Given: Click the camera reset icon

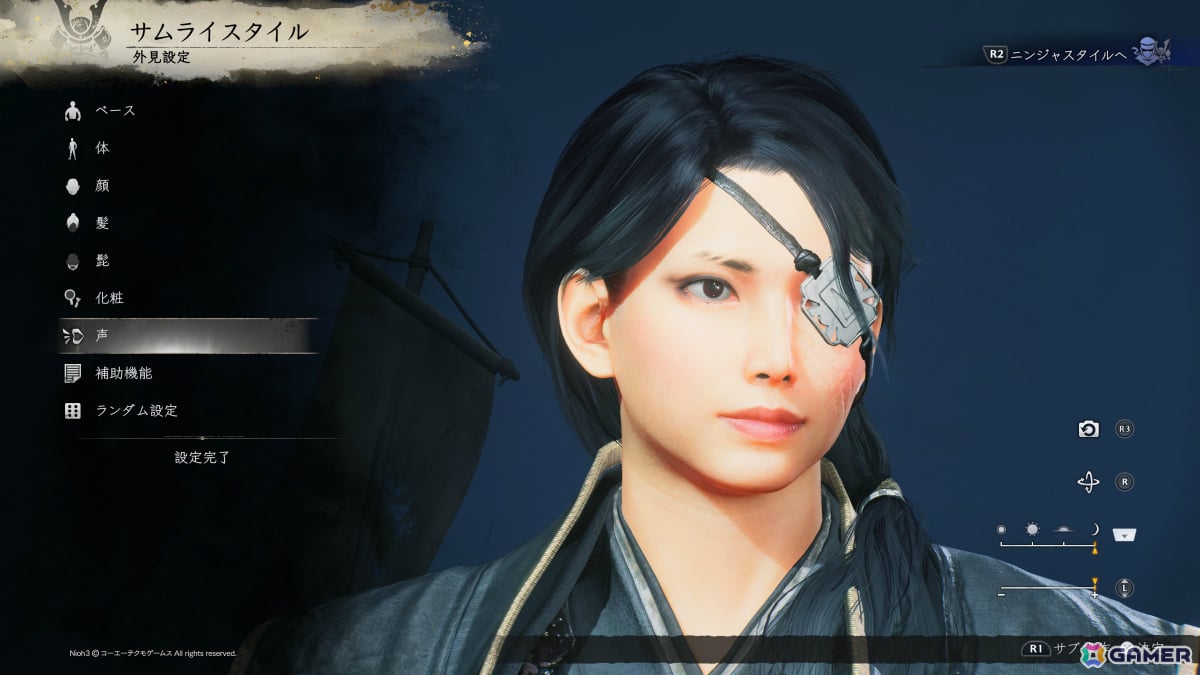Looking at the screenshot, I should click(x=1088, y=429).
